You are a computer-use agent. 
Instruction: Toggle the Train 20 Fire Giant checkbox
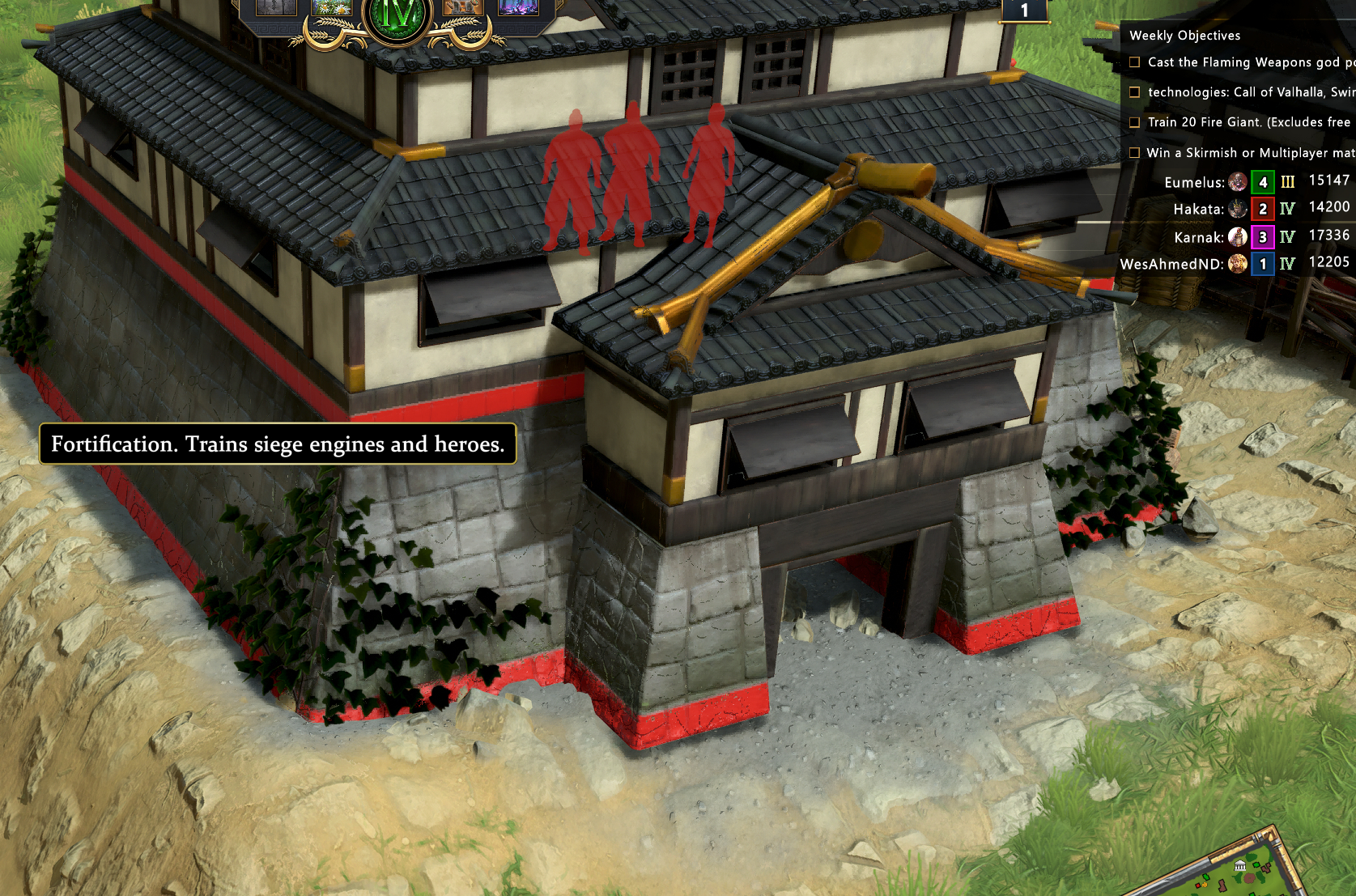[1135, 122]
